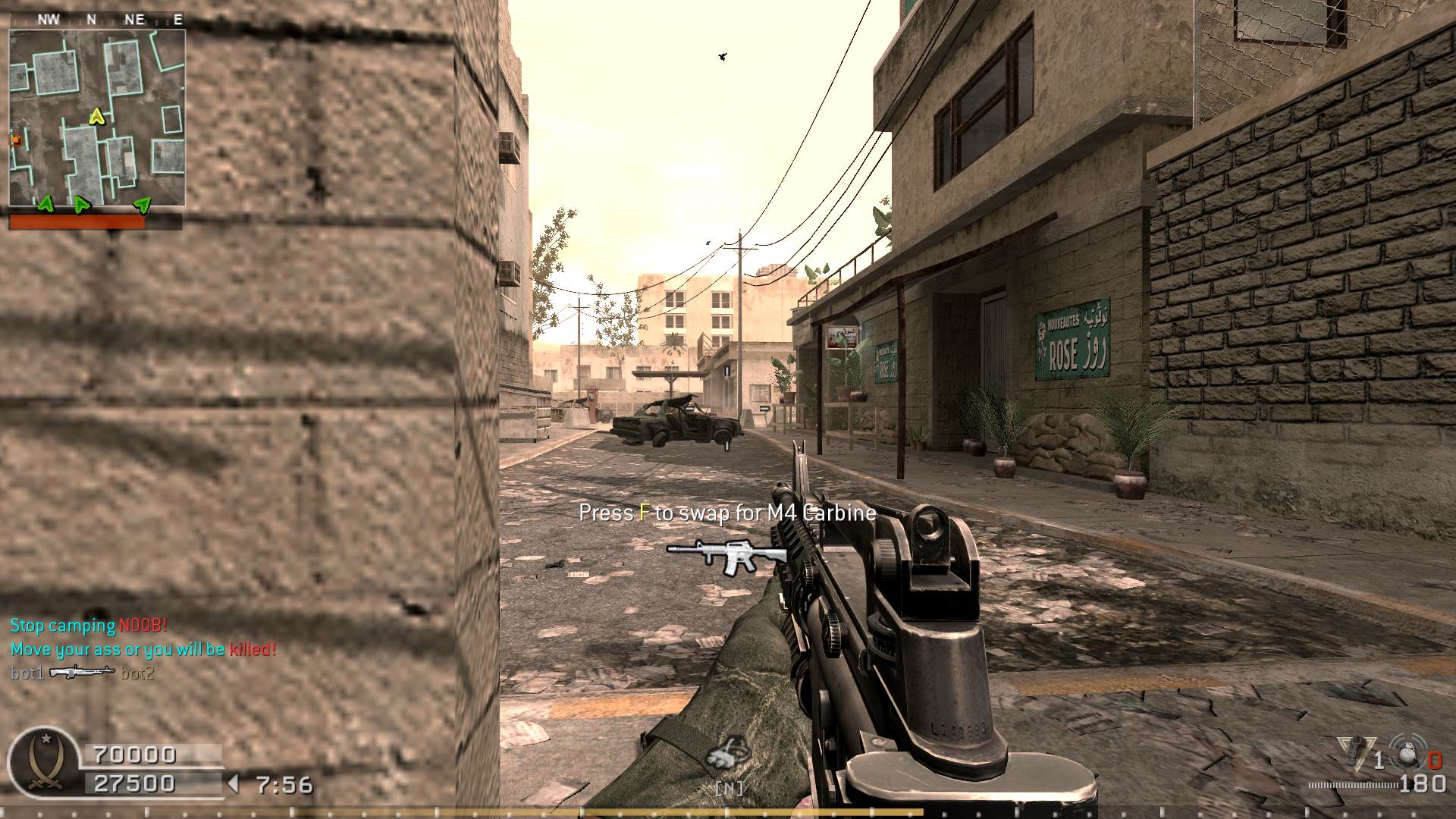The height and width of the screenshot is (819, 1456).
Task: Choose the special grenade icon
Action: [1357, 752]
